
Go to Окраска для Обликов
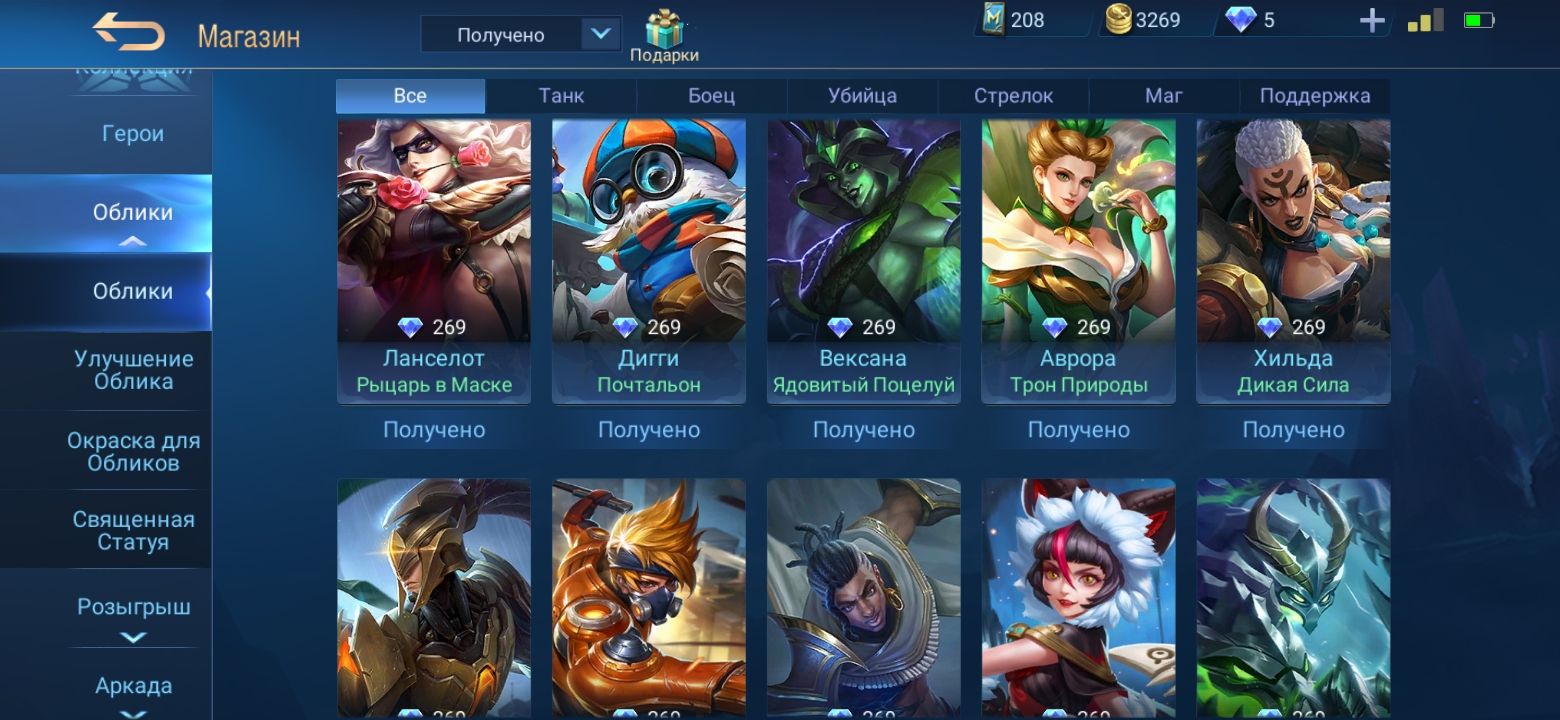pyautogui.click(x=133, y=451)
